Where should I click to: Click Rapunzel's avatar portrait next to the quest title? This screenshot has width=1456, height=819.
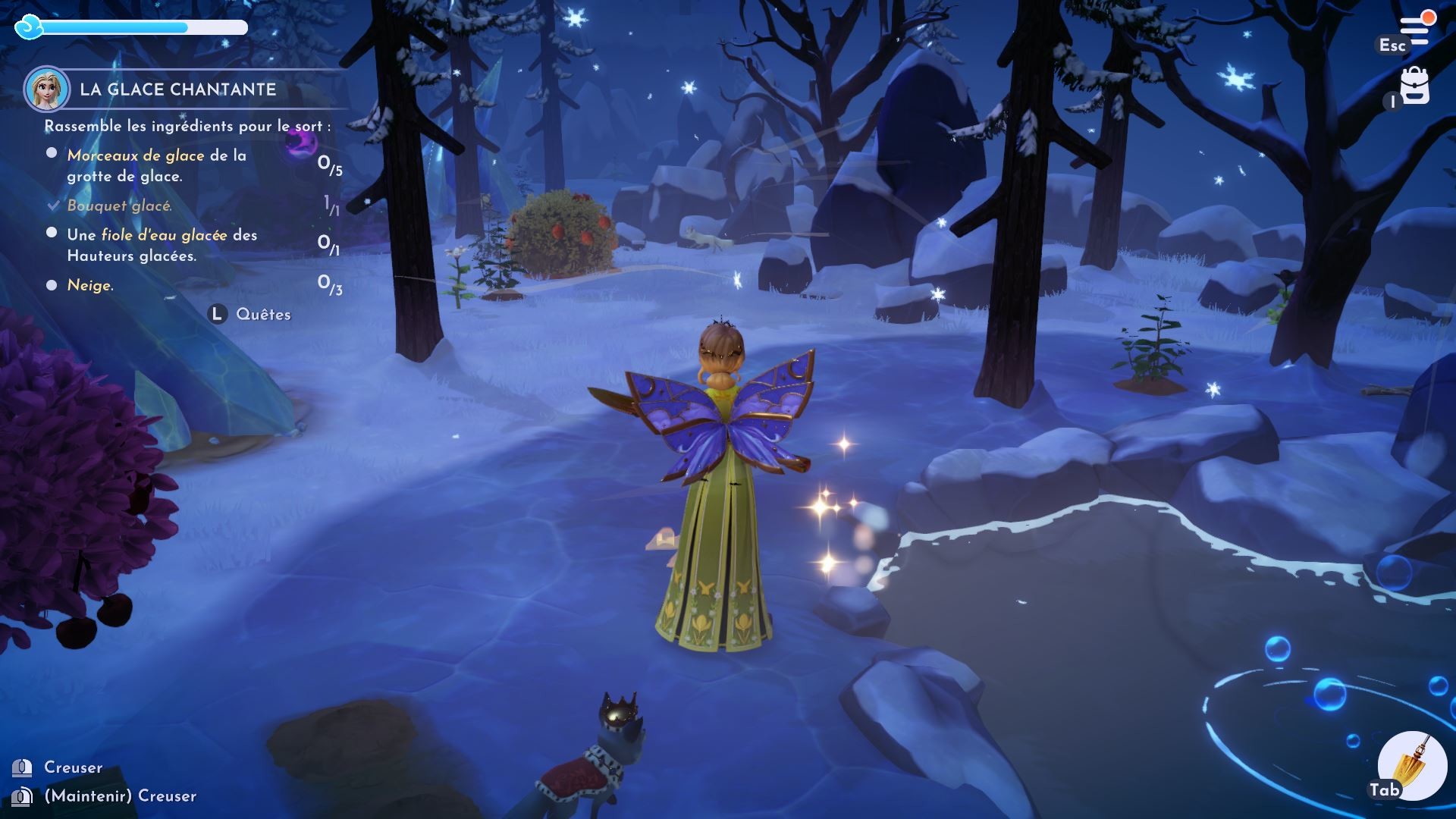[45, 89]
